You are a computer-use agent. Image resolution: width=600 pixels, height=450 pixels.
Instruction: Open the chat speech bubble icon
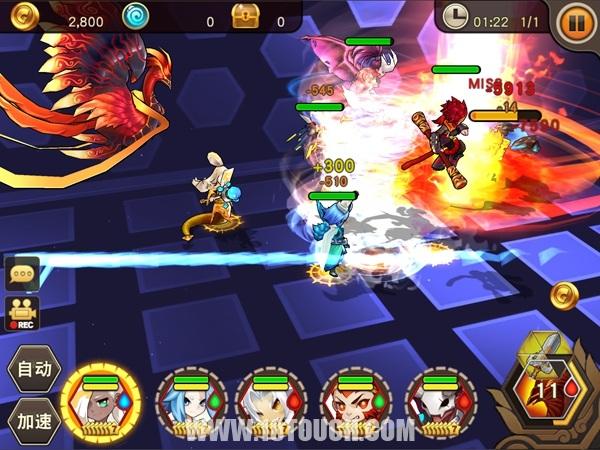pyautogui.click(x=22, y=275)
